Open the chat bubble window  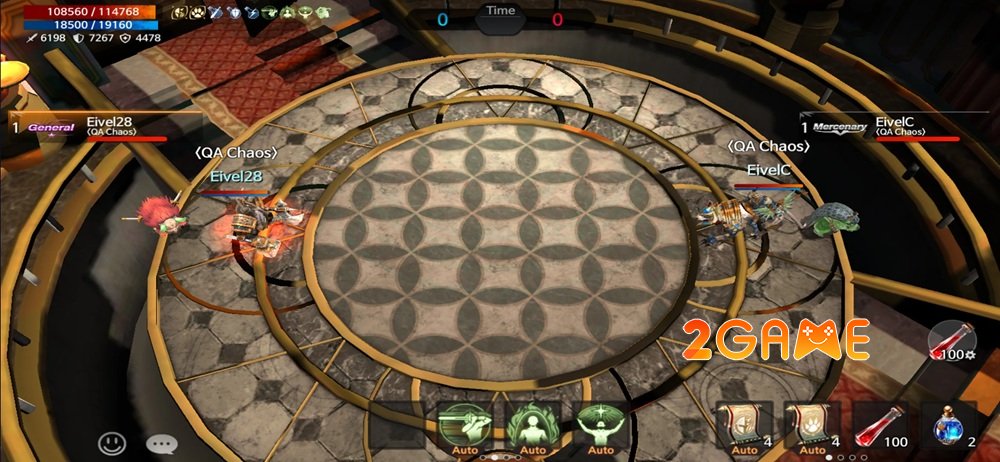pos(160,442)
